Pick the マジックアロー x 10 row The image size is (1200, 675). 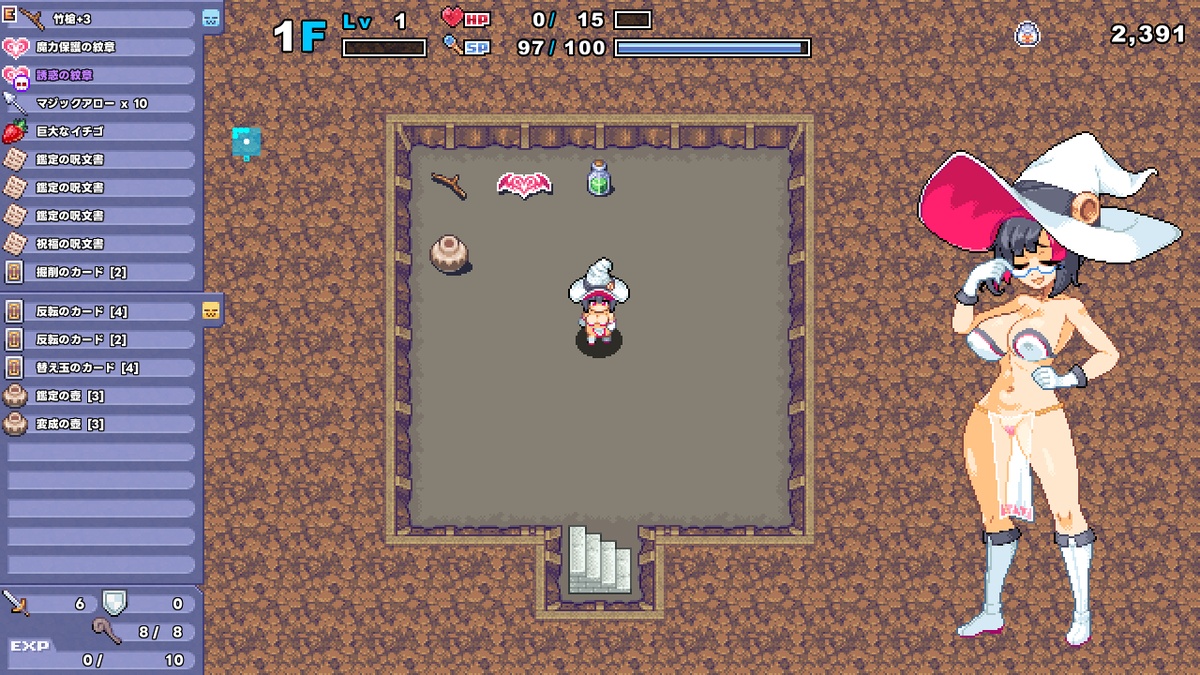click(x=100, y=103)
